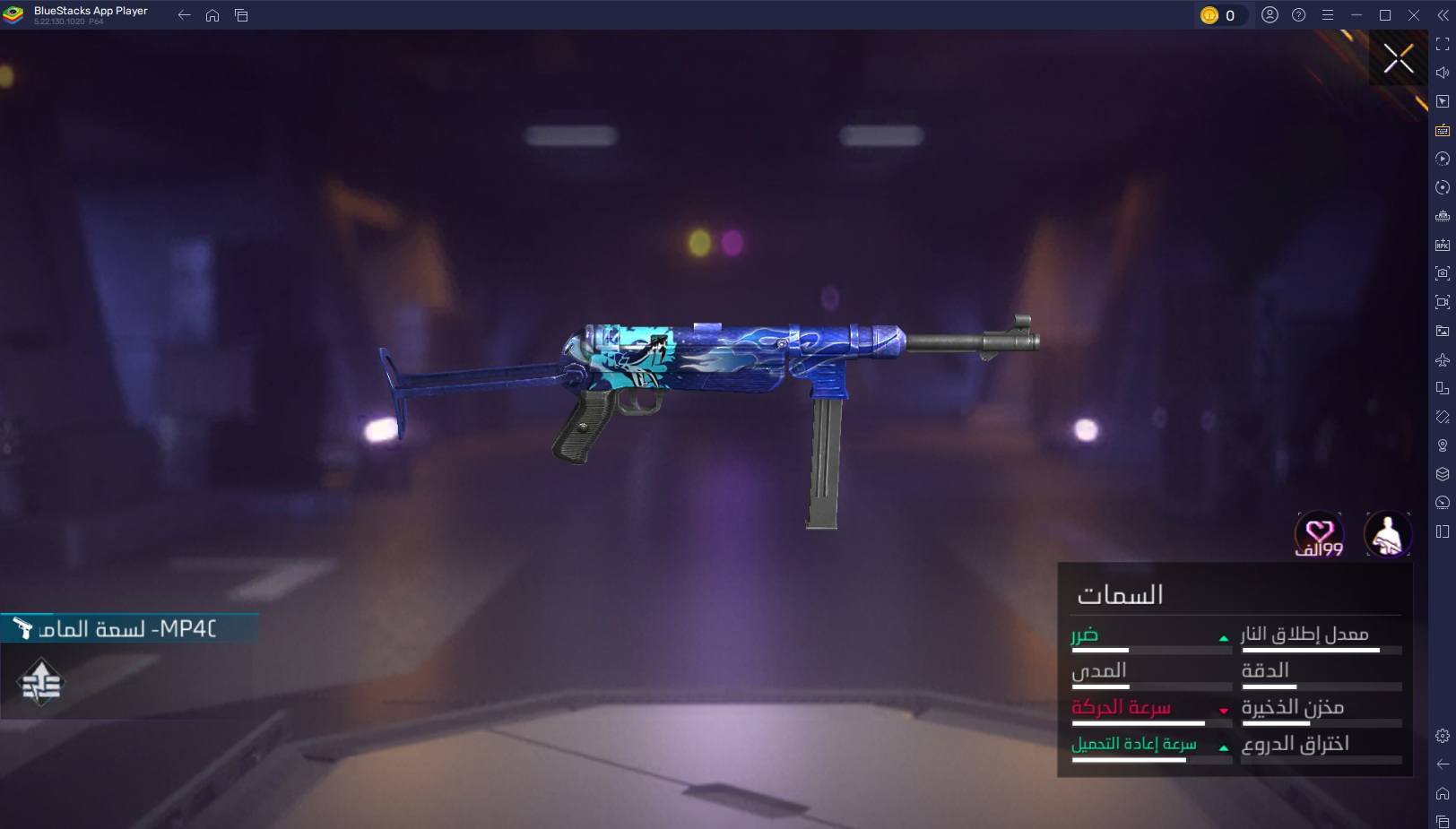
Task: Tap the heart likes icon showing 99
Action: [1319, 536]
